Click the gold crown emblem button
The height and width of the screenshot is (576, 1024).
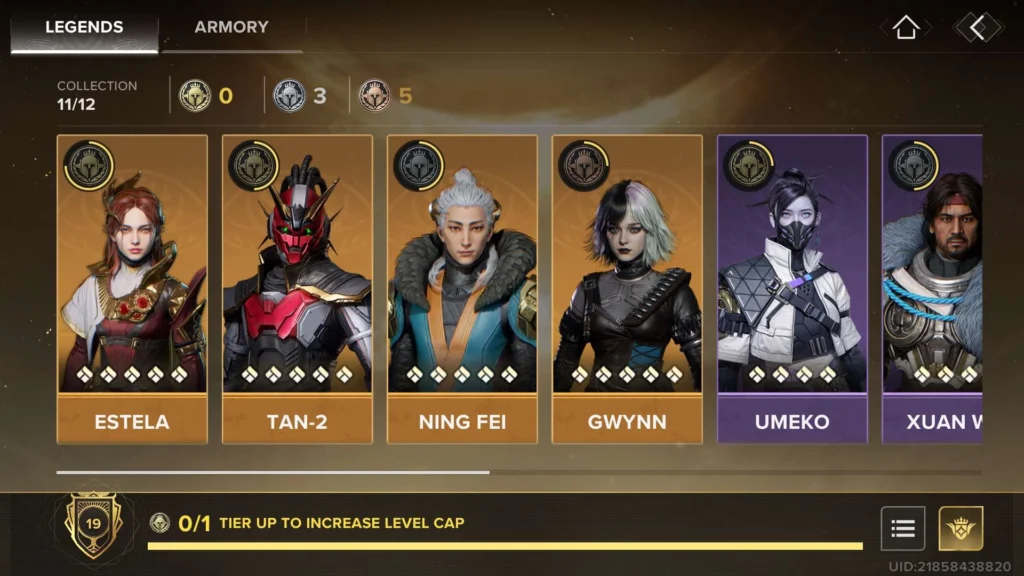(960, 528)
